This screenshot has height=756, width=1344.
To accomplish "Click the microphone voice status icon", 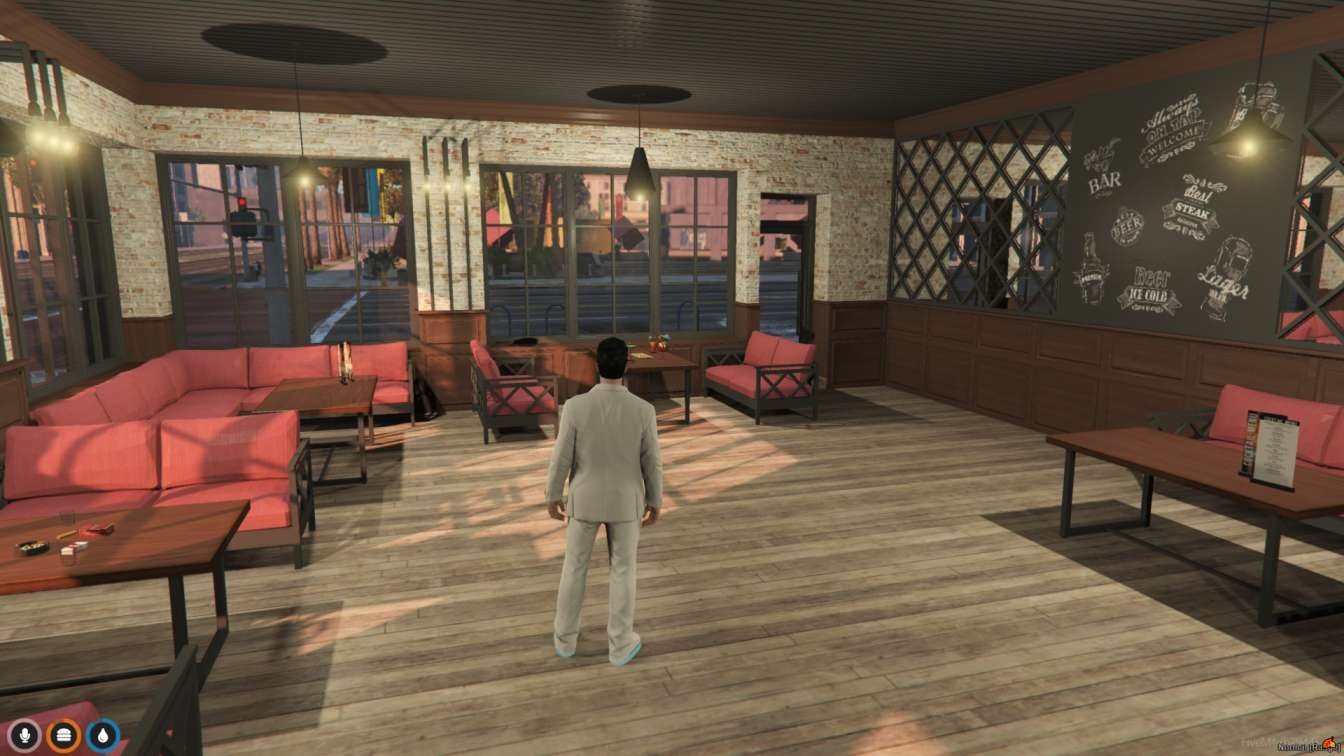I will tap(26, 735).
